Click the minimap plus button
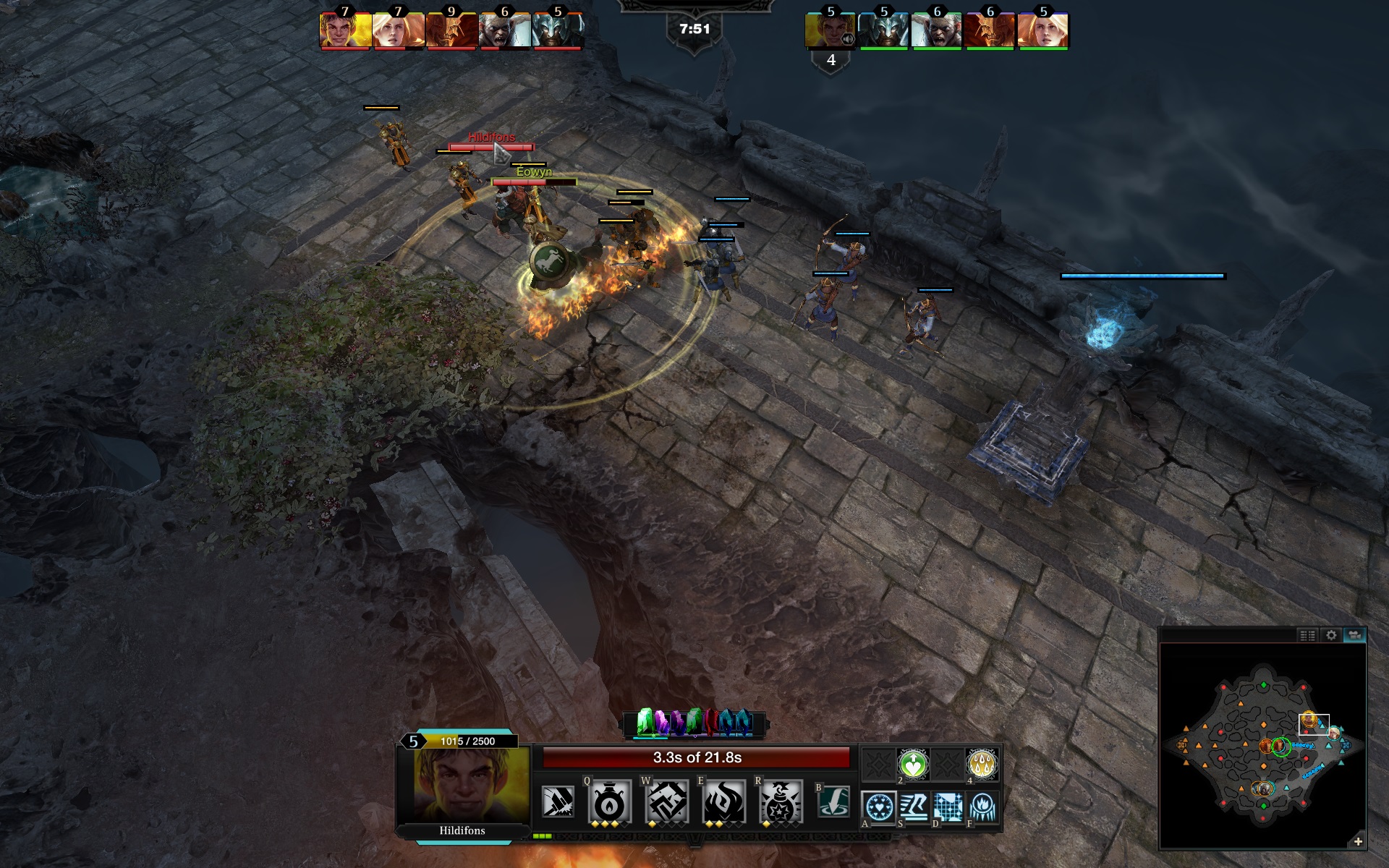This screenshot has height=868, width=1389. [1358, 841]
